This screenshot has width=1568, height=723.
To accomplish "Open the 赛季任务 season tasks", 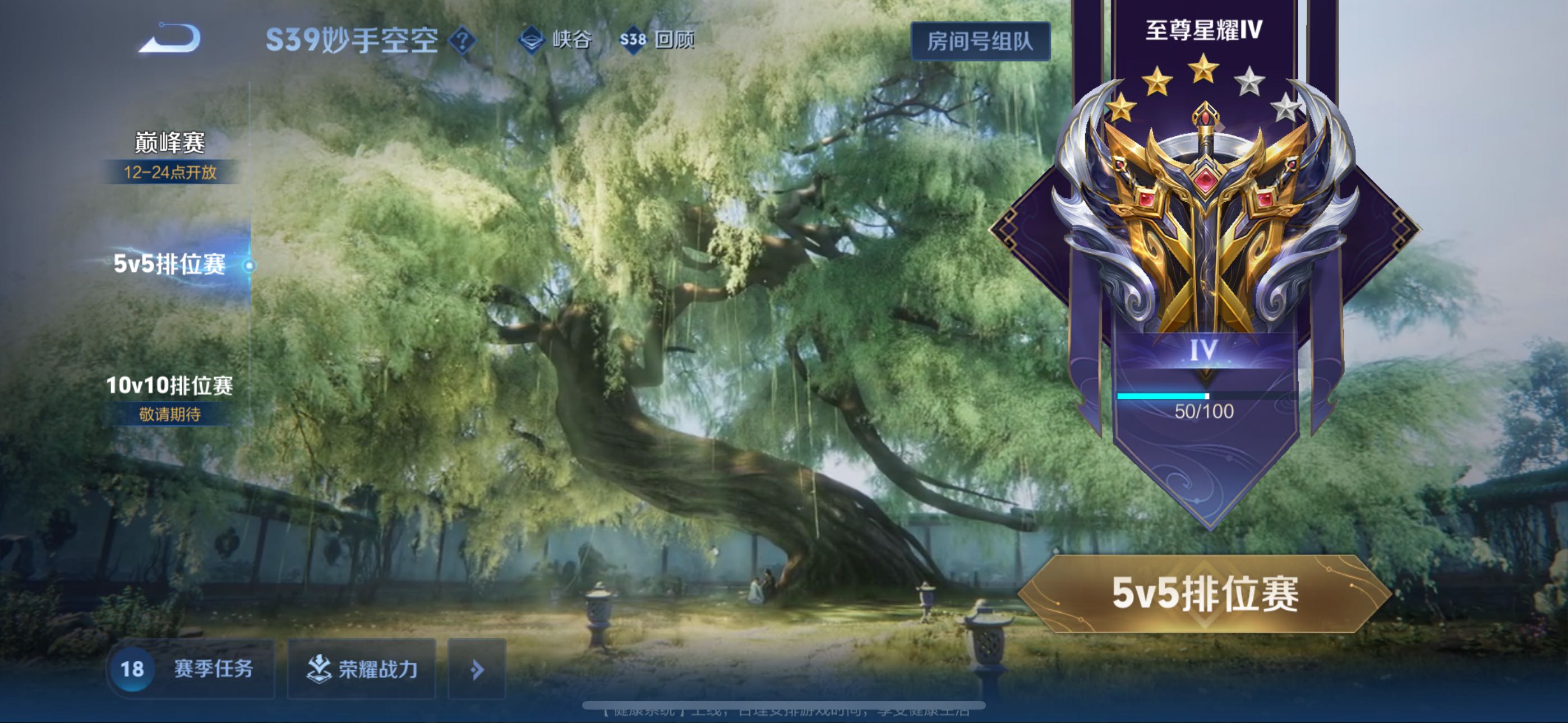I will (x=191, y=669).
